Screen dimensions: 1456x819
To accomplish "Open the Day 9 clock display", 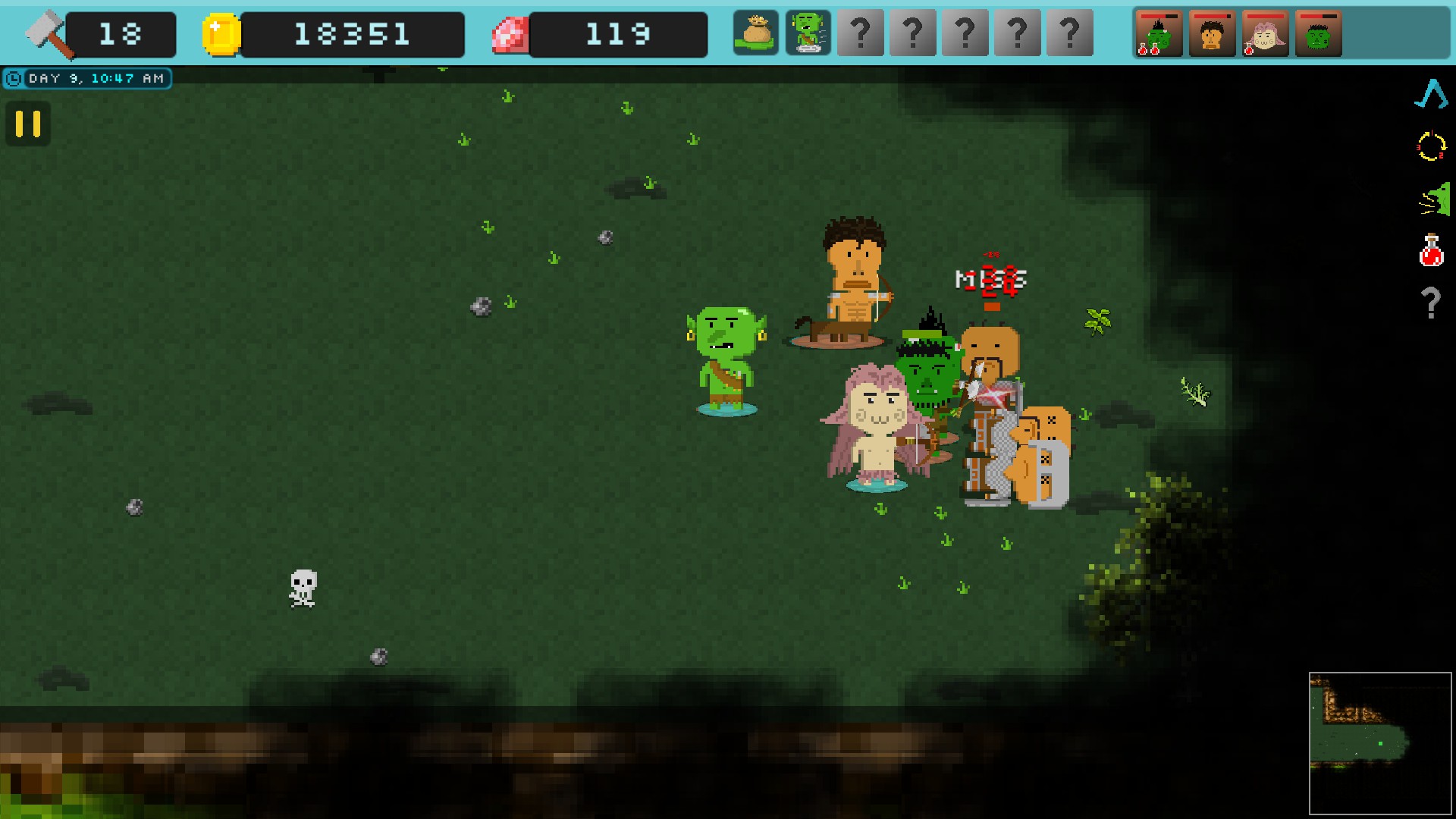I will pyautogui.click(x=87, y=77).
